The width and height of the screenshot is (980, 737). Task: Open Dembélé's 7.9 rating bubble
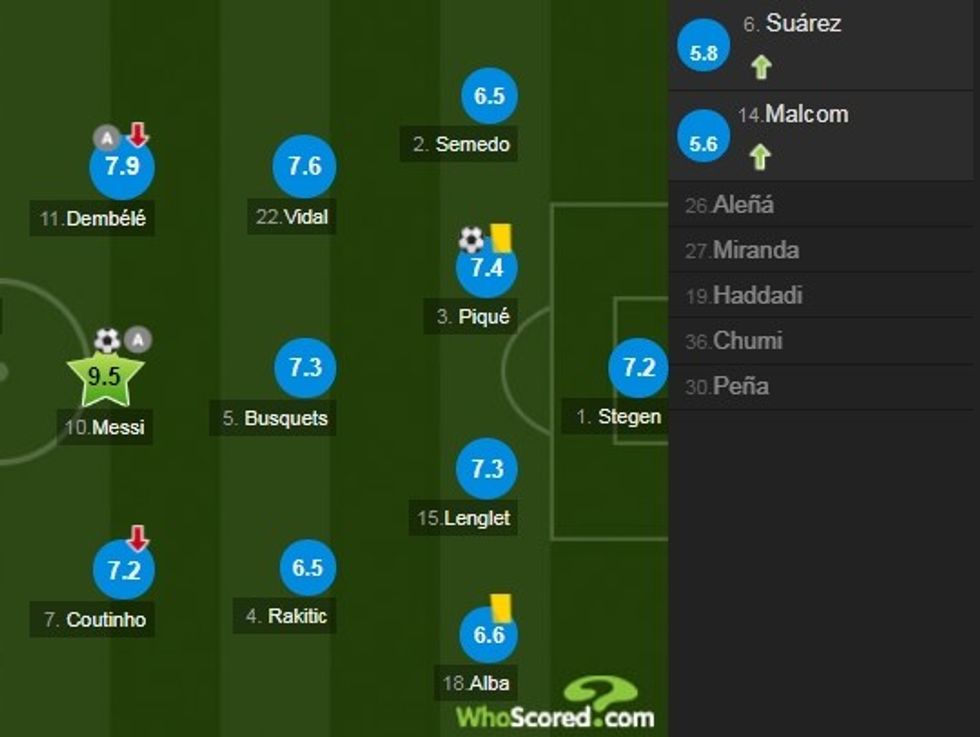[x=122, y=167]
